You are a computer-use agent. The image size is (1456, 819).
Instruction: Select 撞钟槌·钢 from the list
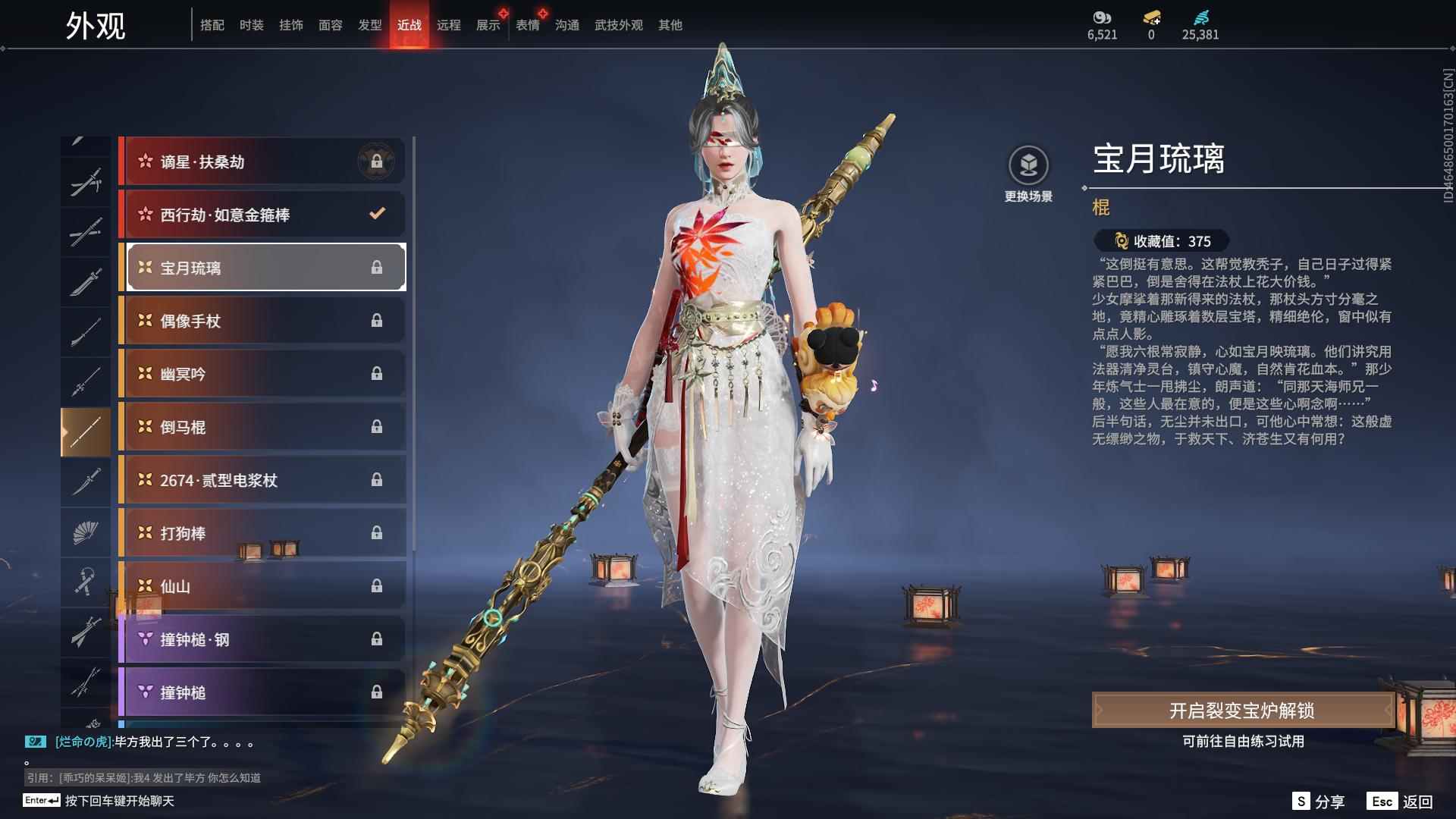point(262,639)
